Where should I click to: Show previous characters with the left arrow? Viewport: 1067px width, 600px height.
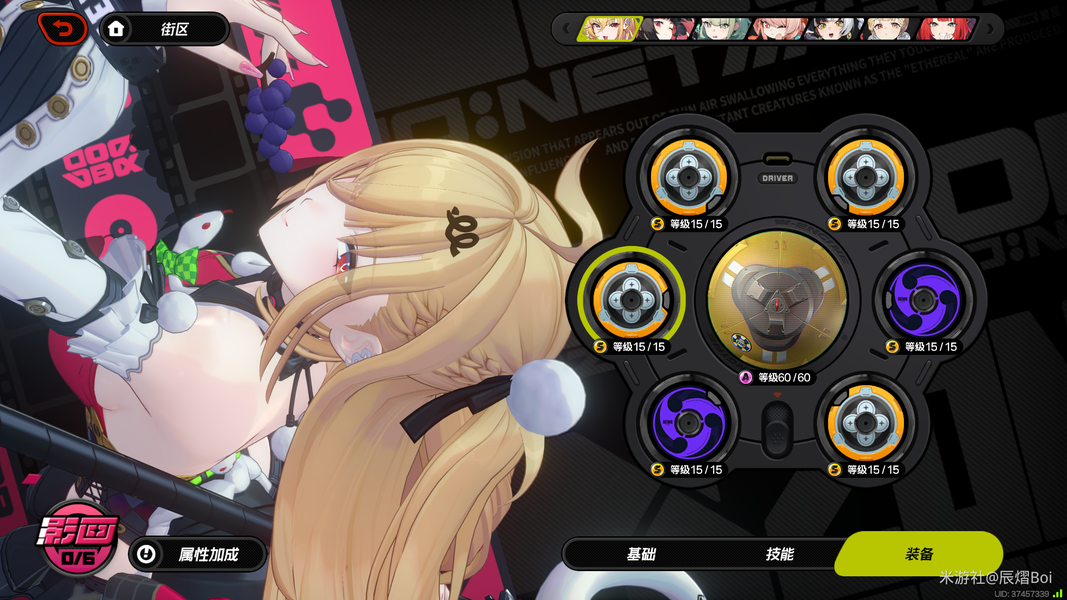tap(566, 28)
